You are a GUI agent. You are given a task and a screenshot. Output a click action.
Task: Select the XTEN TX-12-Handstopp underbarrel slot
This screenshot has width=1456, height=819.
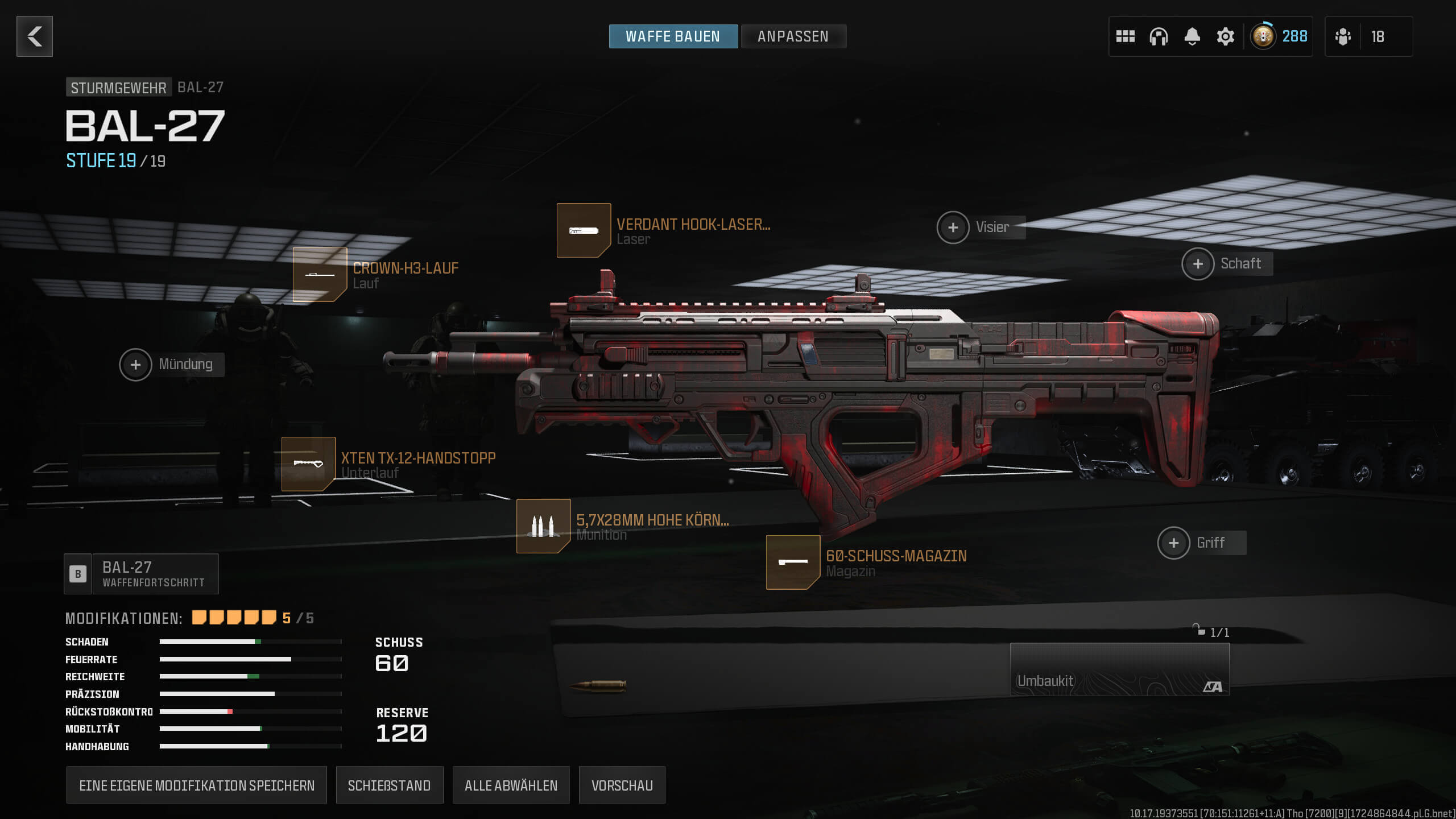pos(308,464)
